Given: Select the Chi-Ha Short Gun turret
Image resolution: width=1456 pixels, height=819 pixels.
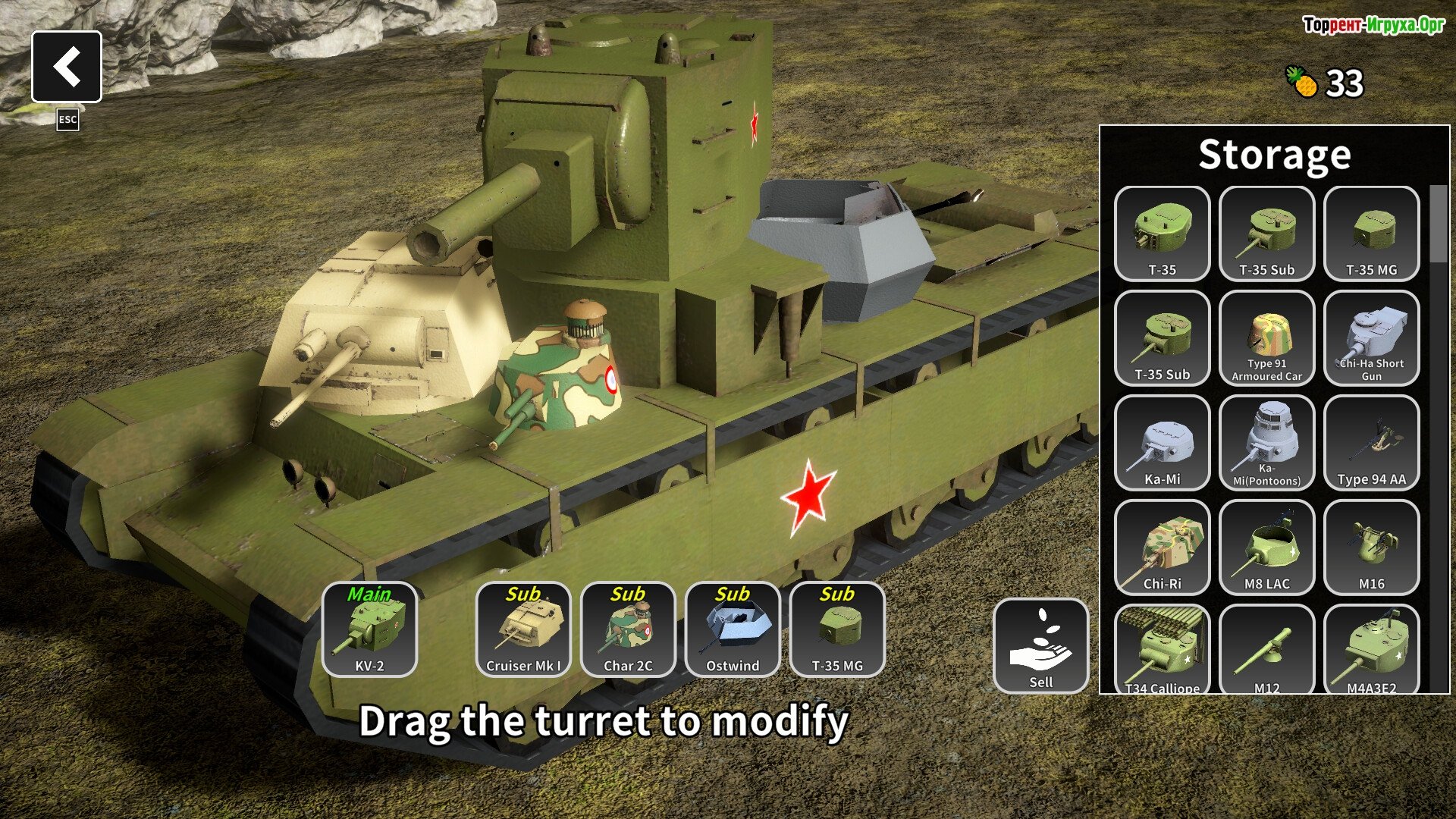Looking at the screenshot, I should (1371, 338).
